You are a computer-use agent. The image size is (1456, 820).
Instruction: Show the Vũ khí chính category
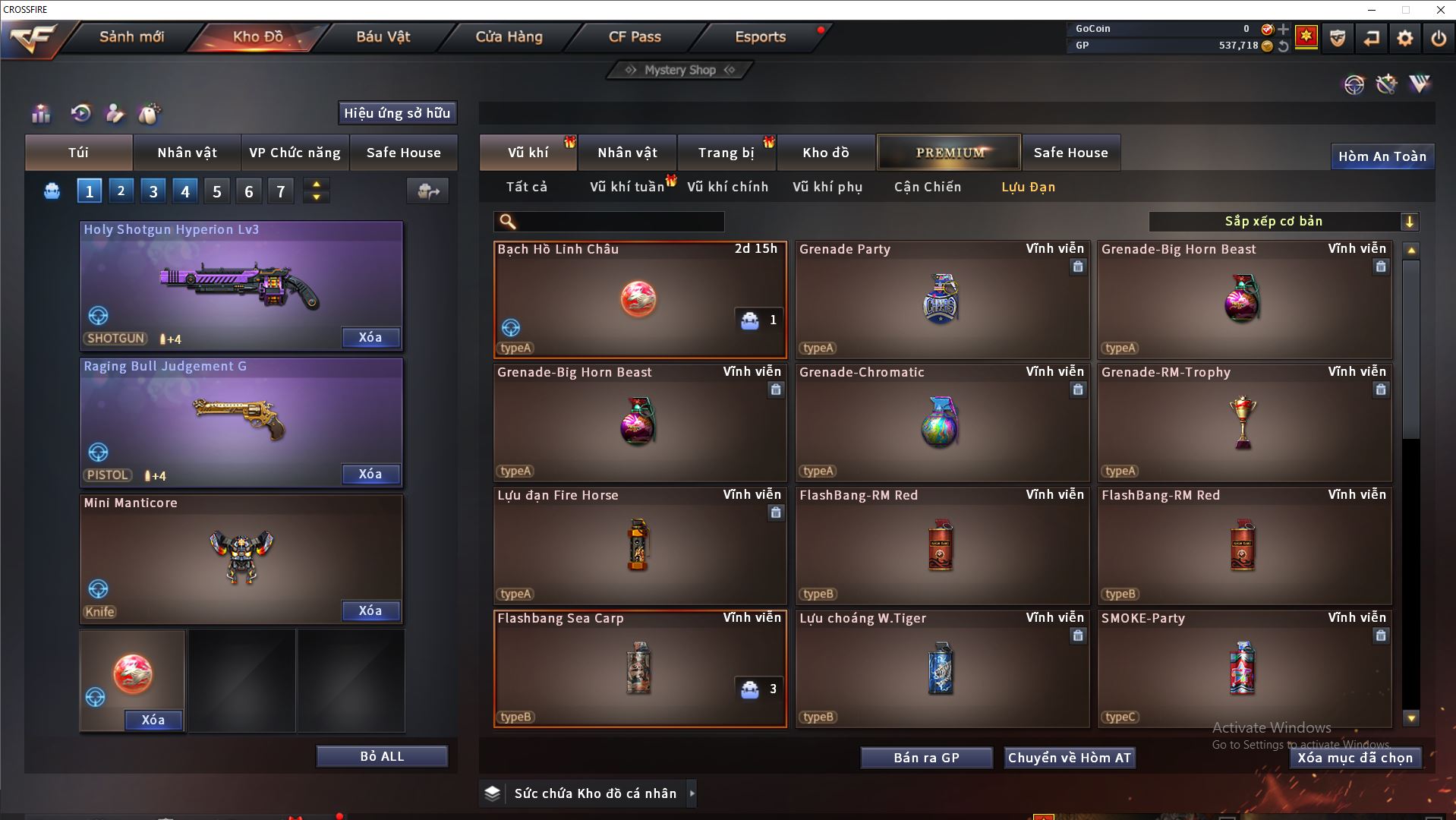coord(727,187)
